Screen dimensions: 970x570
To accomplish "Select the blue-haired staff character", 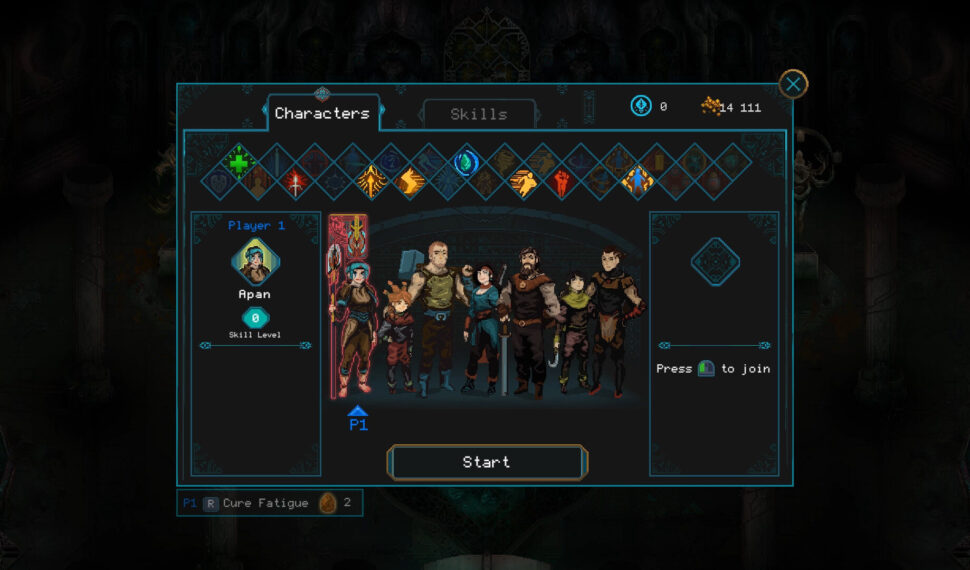I will click(x=354, y=320).
